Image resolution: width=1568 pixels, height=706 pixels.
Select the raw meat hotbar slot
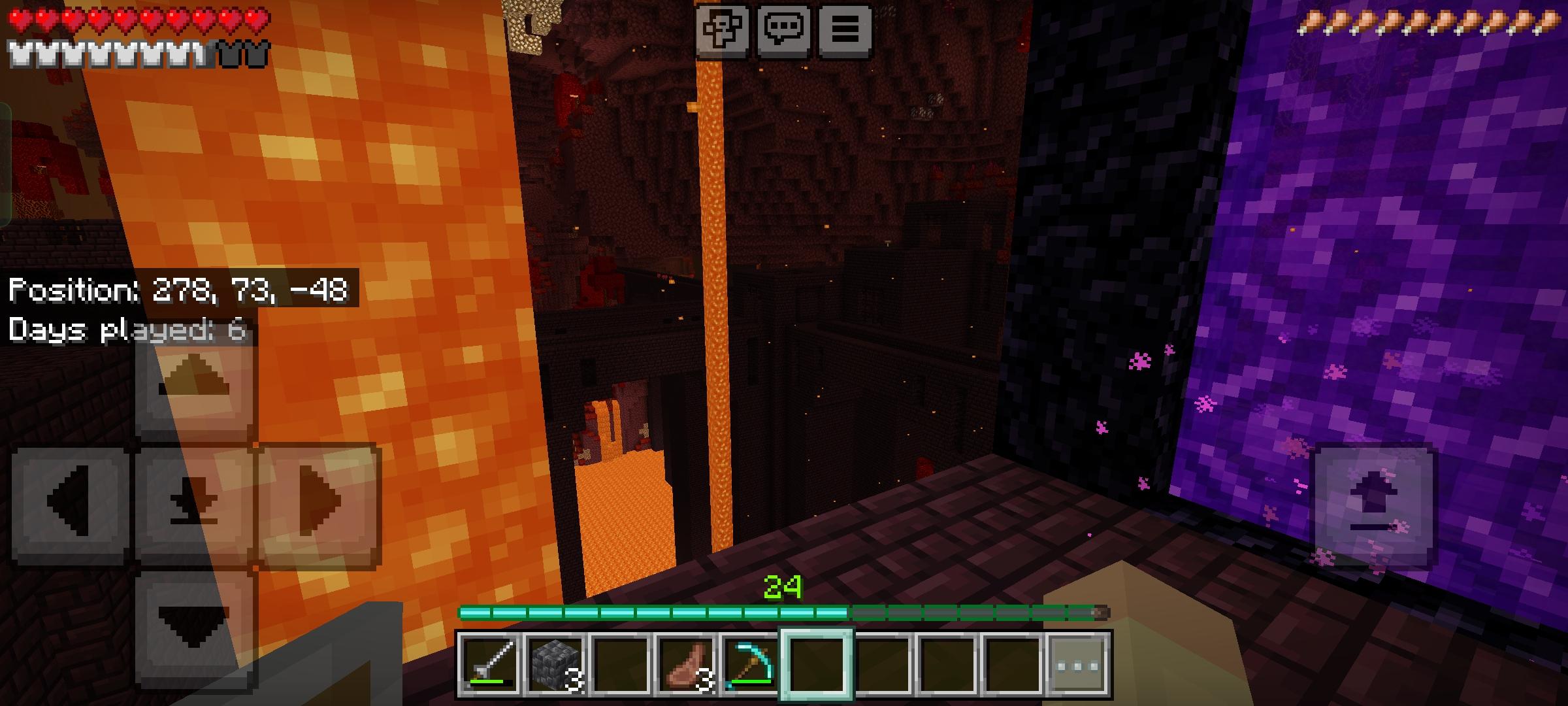click(x=686, y=664)
